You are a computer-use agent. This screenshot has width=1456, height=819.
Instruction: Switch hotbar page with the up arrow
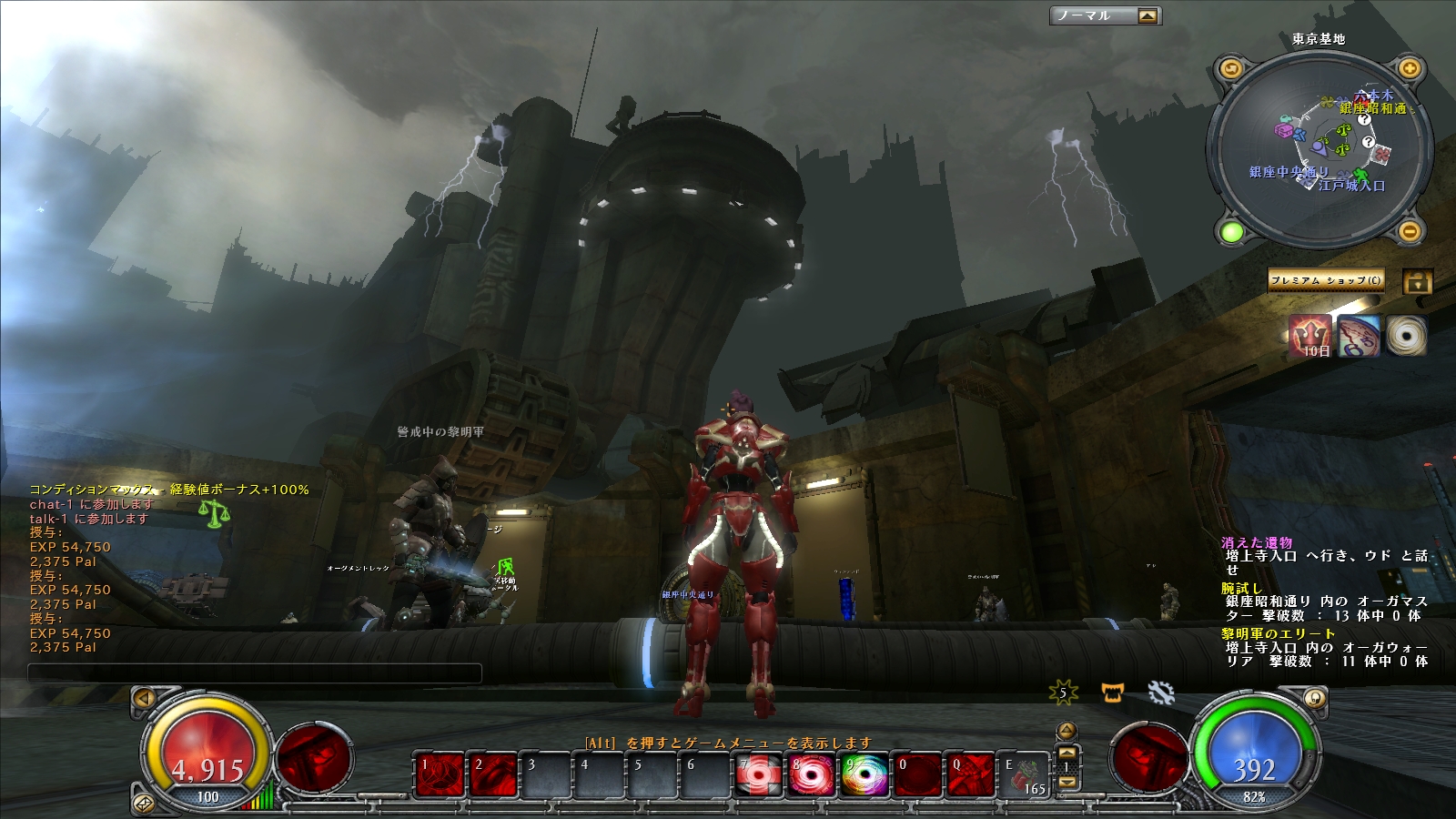tap(1067, 731)
